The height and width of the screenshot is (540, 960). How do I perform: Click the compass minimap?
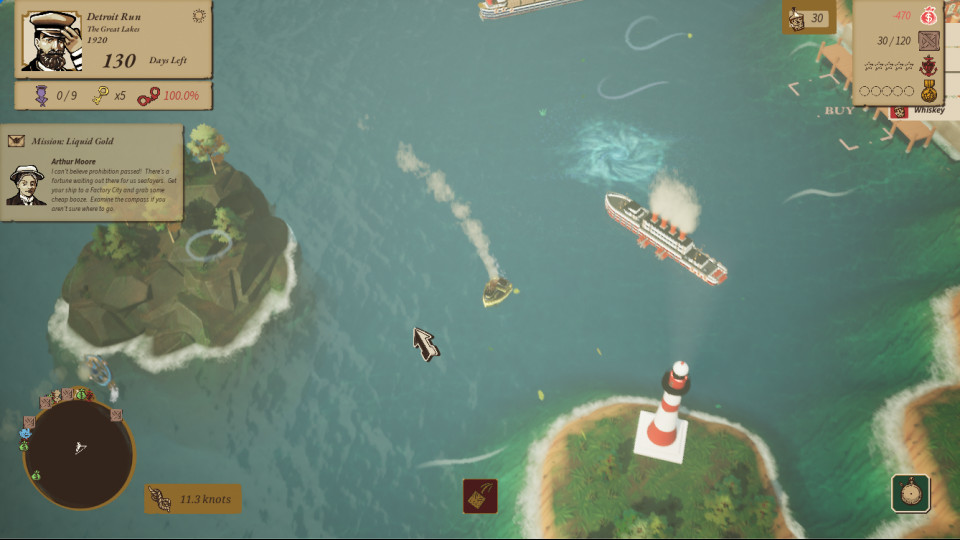[x=78, y=450]
